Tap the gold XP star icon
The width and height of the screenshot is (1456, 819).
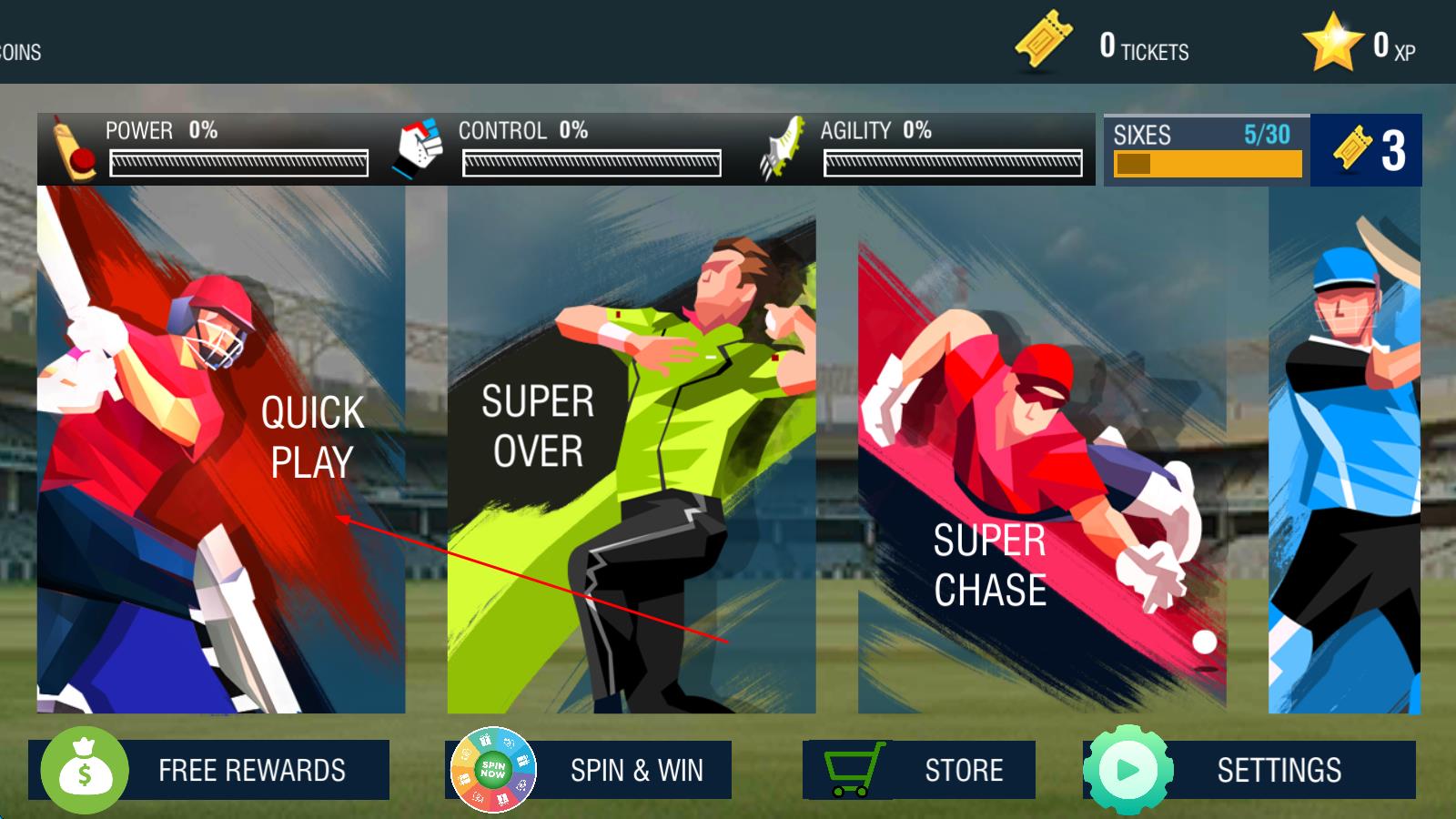[1331, 43]
